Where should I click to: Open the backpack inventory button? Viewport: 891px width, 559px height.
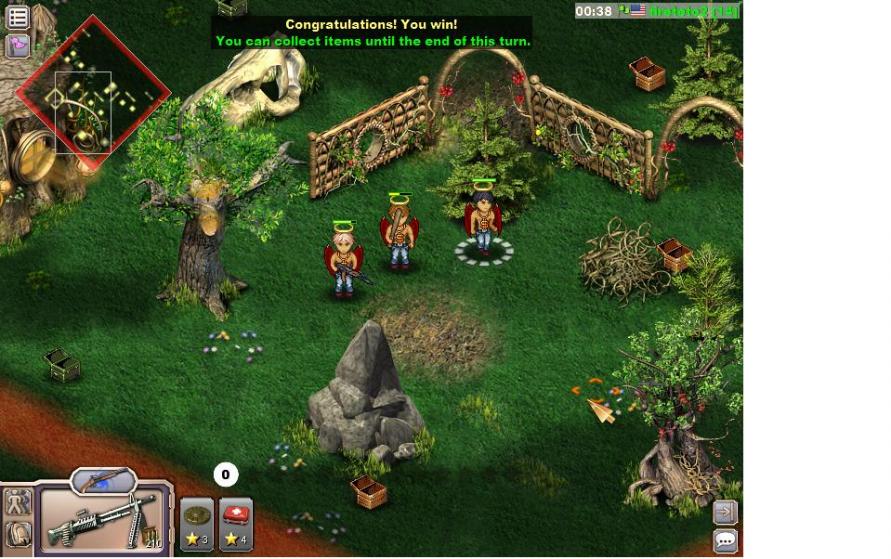point(18,535)
